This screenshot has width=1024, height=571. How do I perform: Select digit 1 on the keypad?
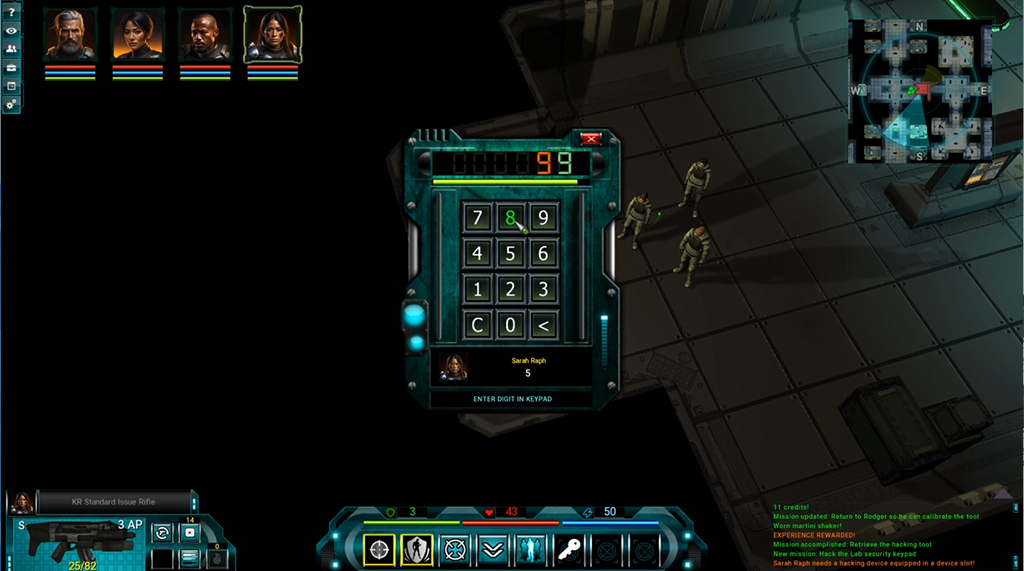coord(477,290)
